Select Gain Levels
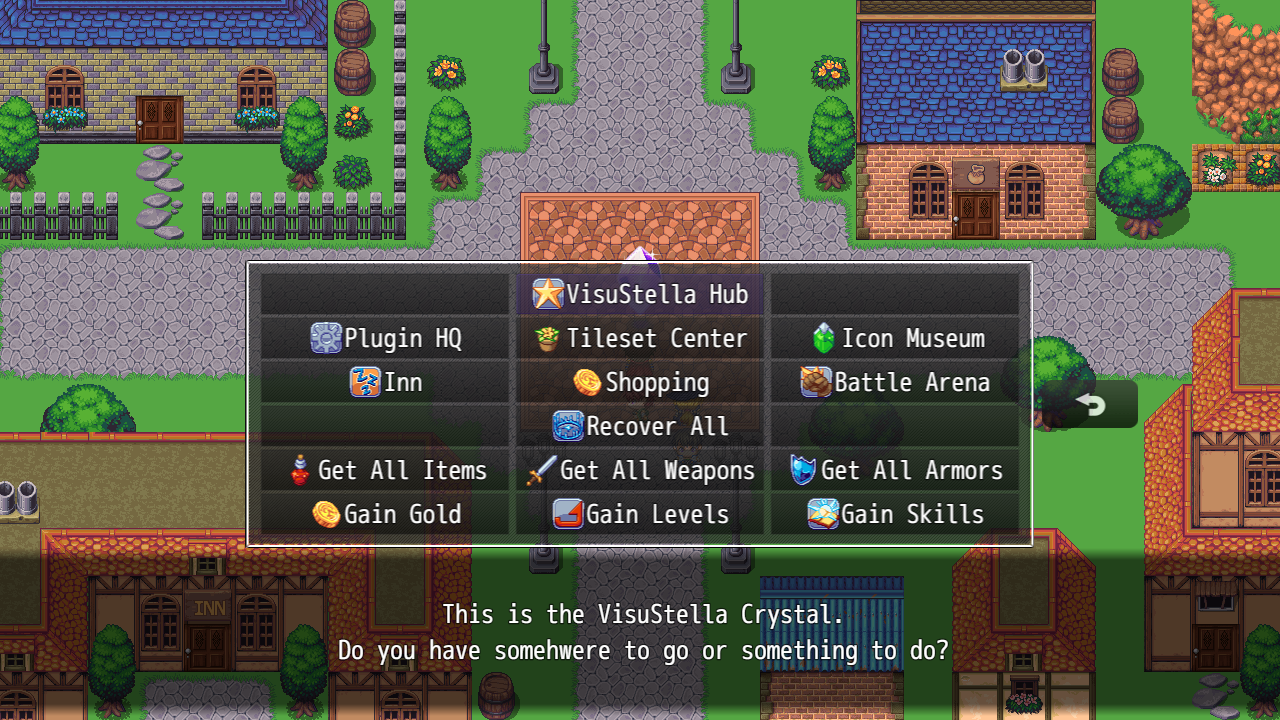Image resolution: width=1280 pixels, height=720 pixels. point(640,514)
